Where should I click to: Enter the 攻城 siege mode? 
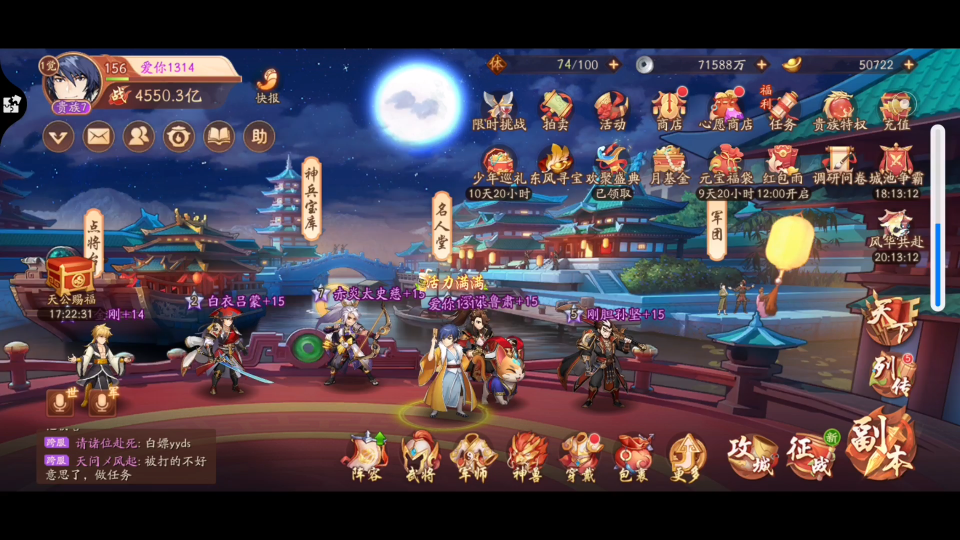[x=752, y=455]
